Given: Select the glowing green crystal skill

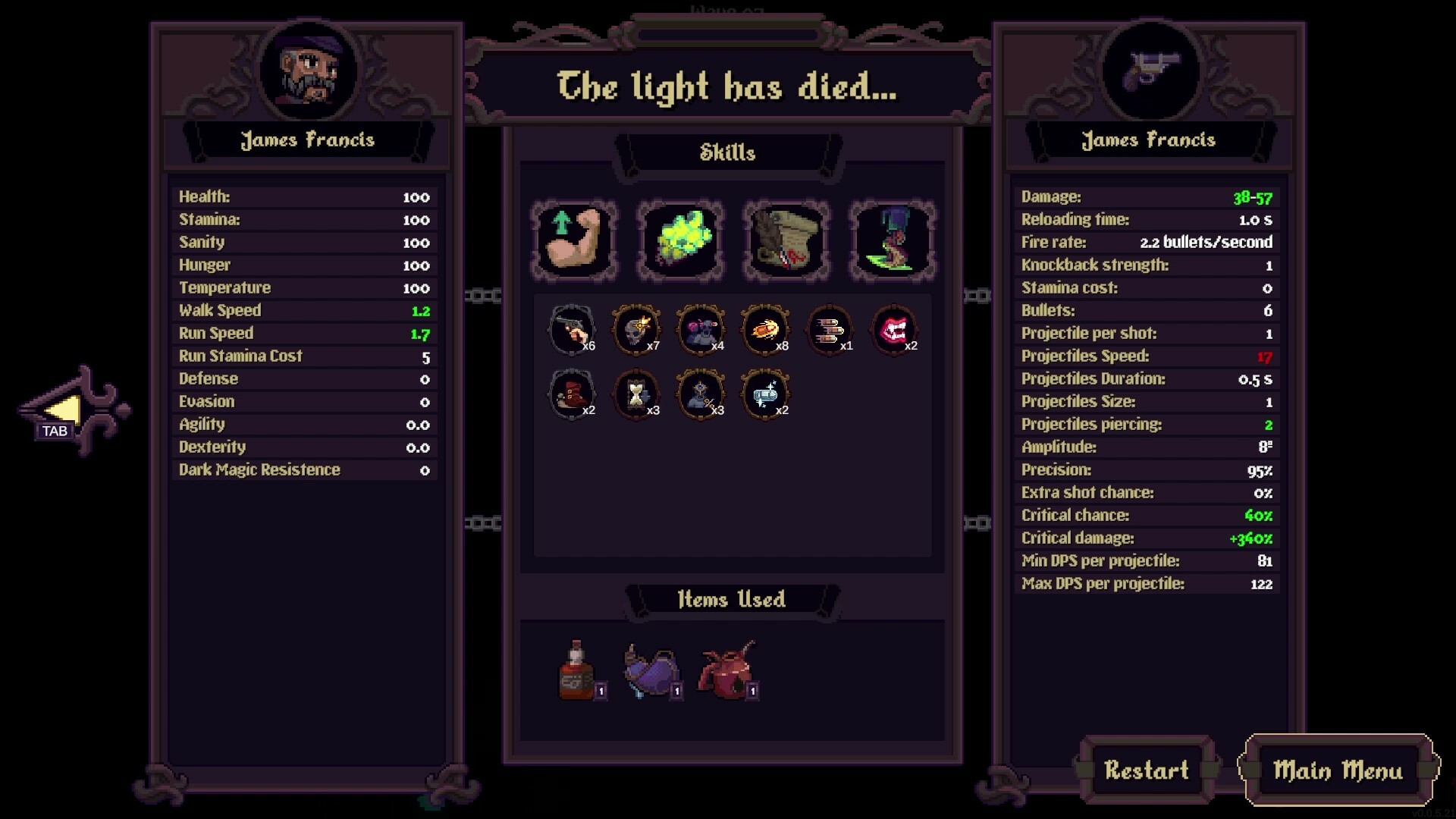Looking at the screenshot, I should (680, 240).
